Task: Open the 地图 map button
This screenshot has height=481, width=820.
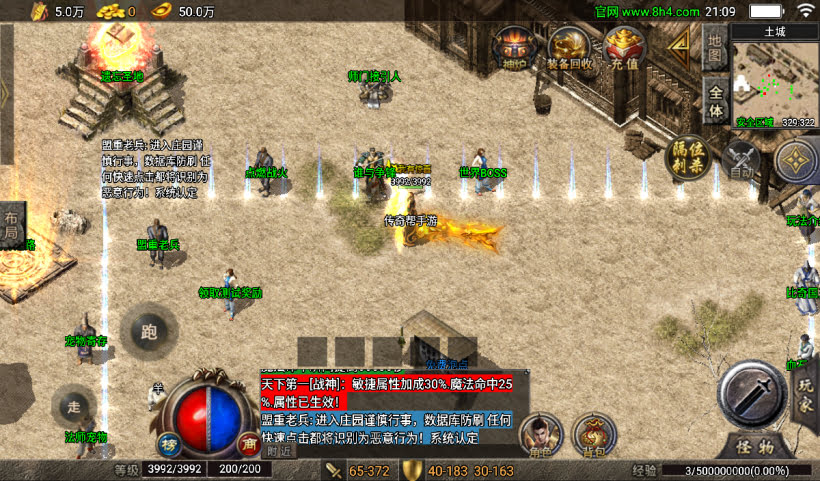Action: pos(714,44)
